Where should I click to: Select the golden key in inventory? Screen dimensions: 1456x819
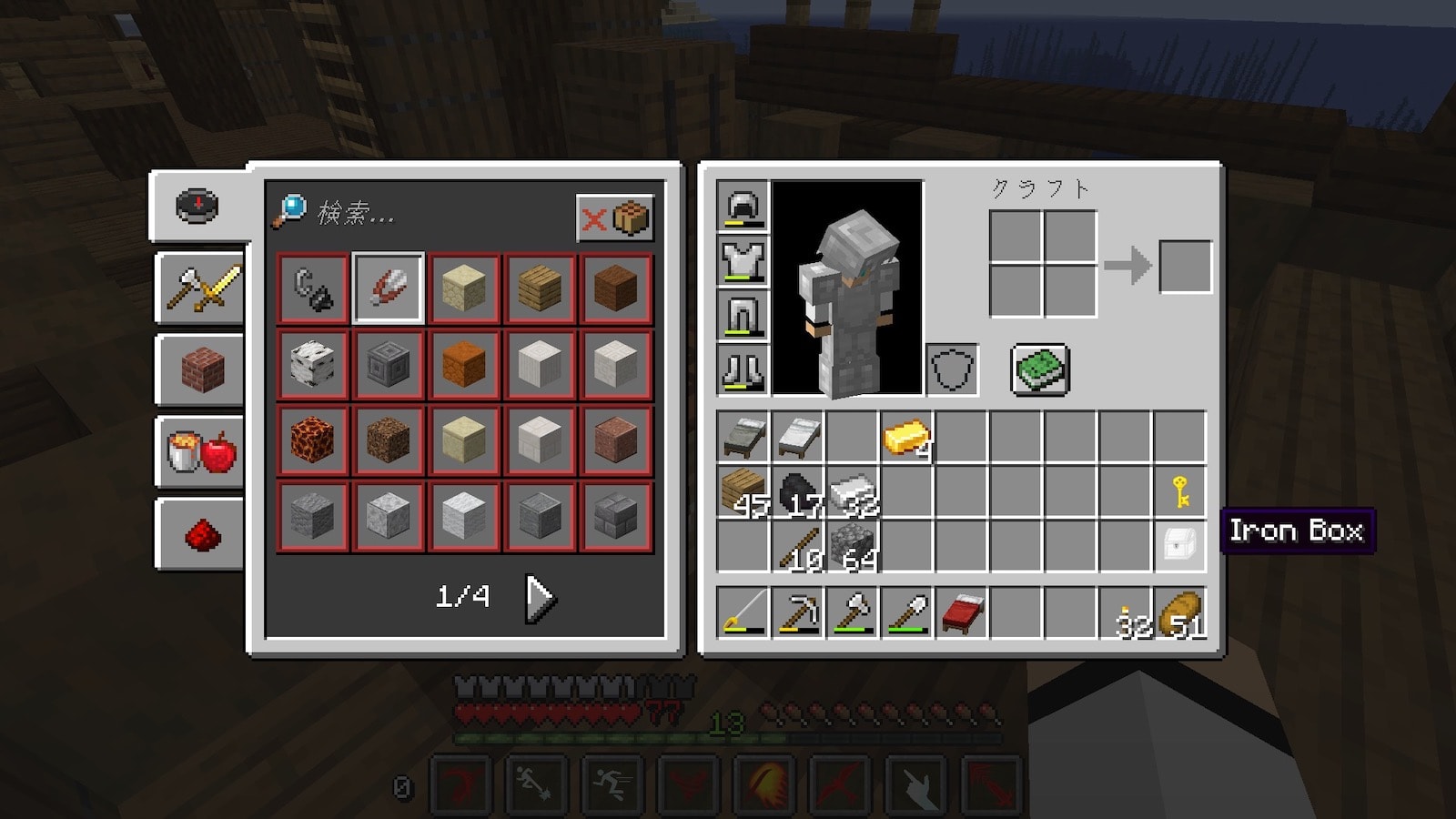1179,492
